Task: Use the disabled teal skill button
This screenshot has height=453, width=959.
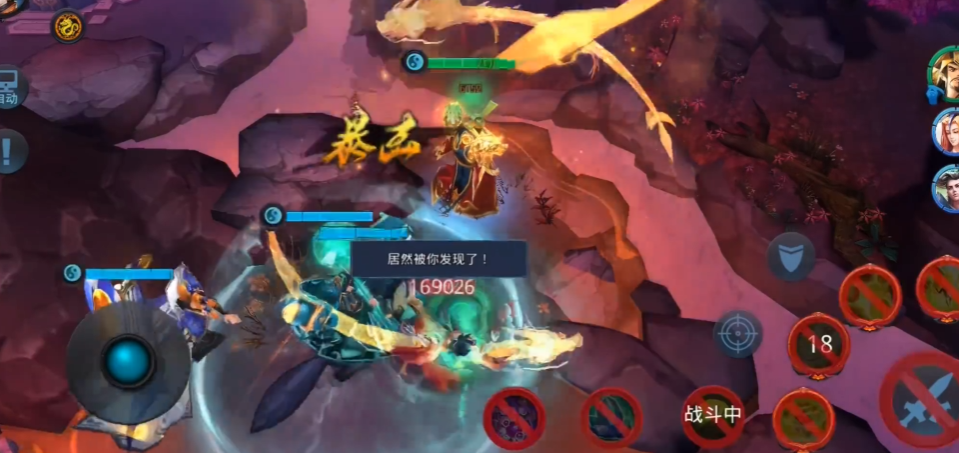Action: 611,417
